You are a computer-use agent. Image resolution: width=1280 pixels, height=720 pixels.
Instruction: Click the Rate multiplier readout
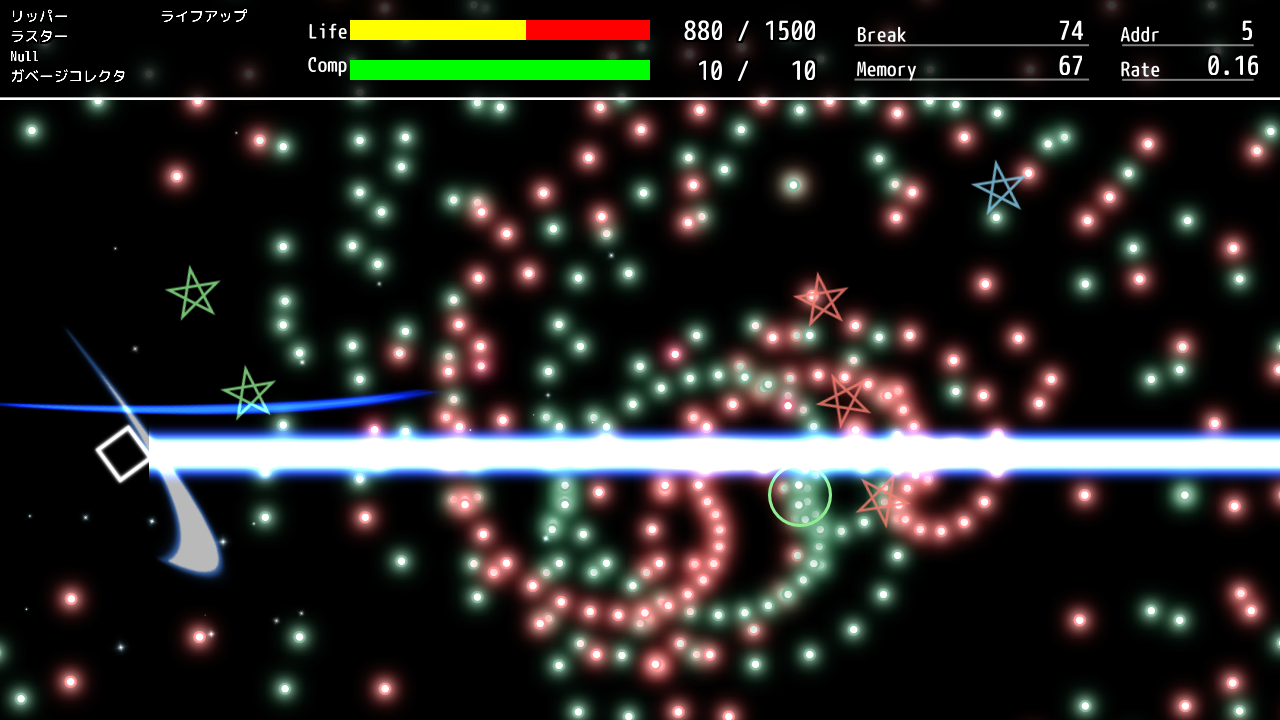point(1185,69)
